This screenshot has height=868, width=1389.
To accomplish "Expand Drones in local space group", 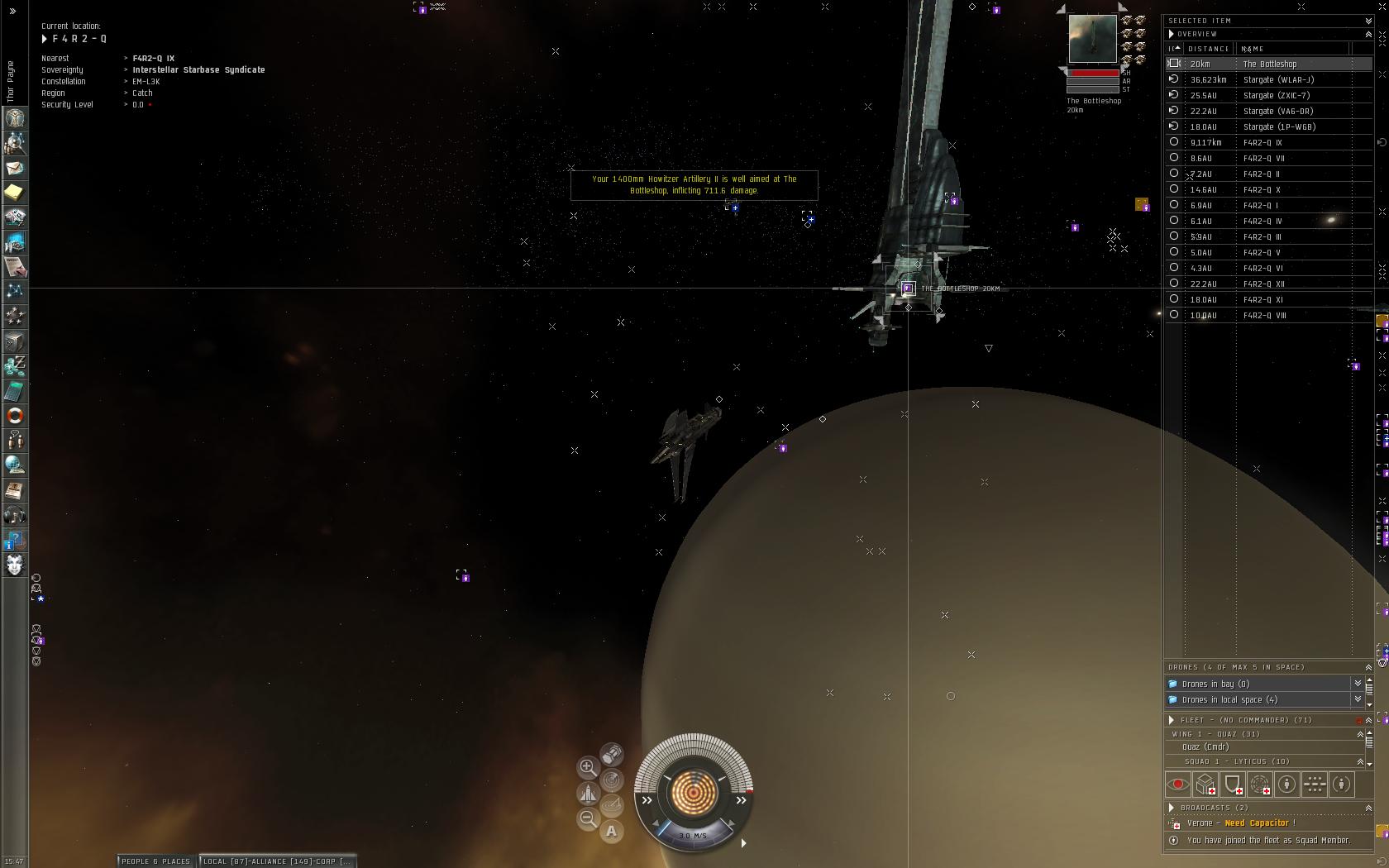I will click(1229, 700).
